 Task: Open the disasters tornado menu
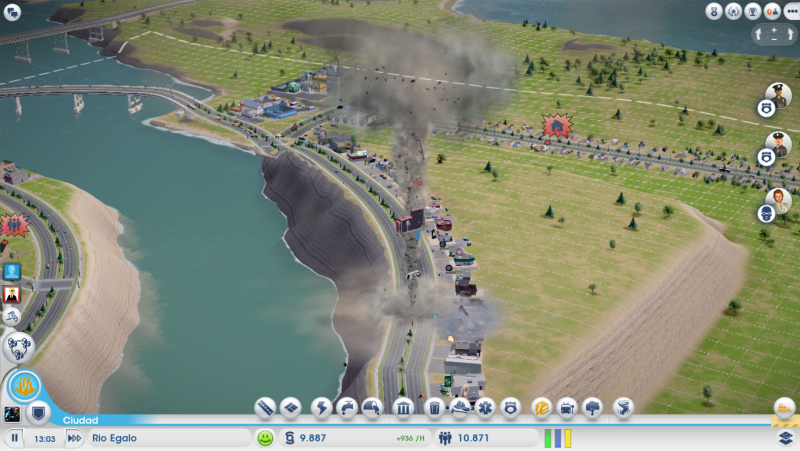coord(623,408)
